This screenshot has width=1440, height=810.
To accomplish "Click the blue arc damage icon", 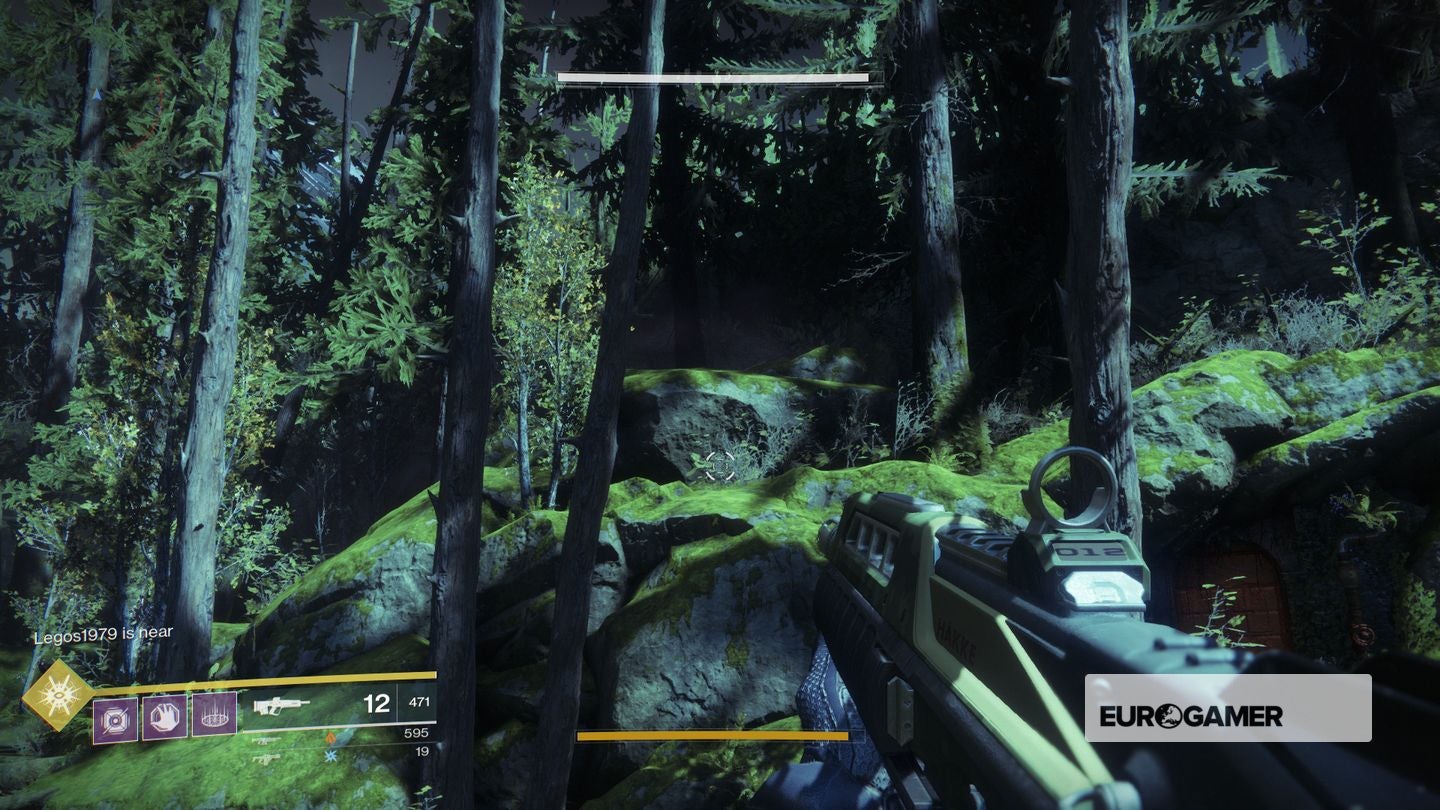I will coord(330,756).
